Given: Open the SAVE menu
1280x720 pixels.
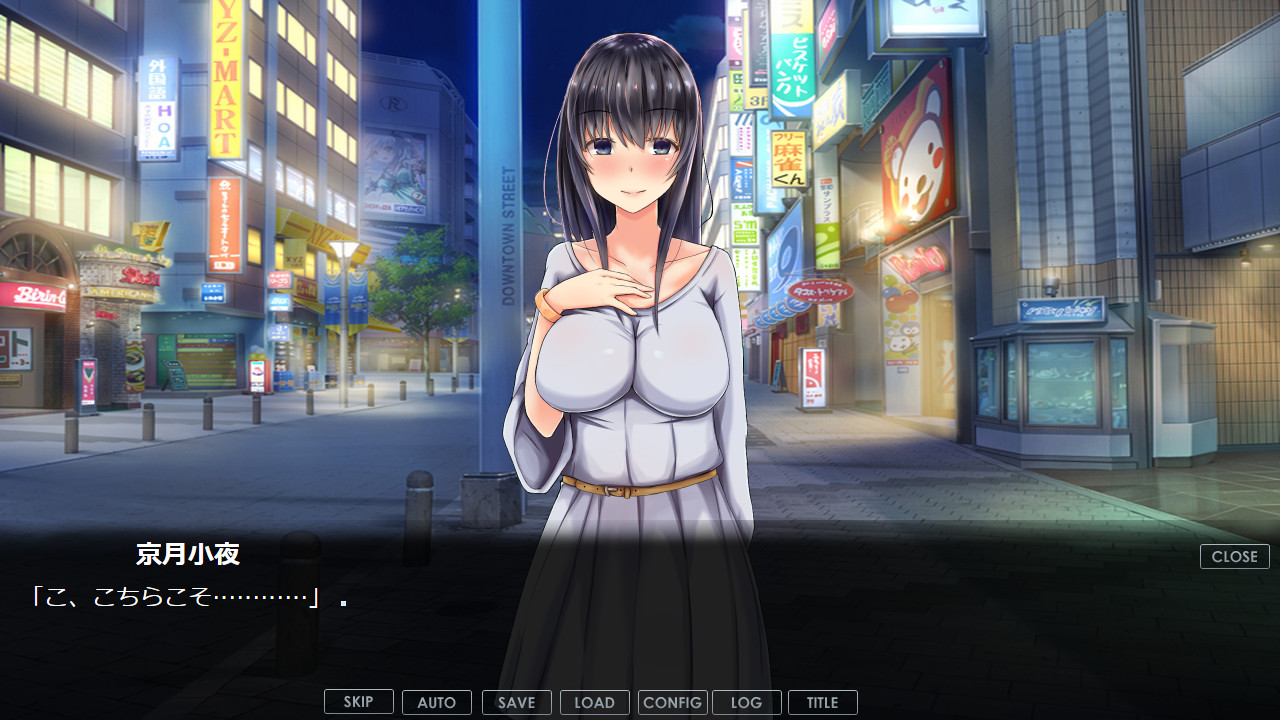Looking at the screenshot, I should click(517, 702).
